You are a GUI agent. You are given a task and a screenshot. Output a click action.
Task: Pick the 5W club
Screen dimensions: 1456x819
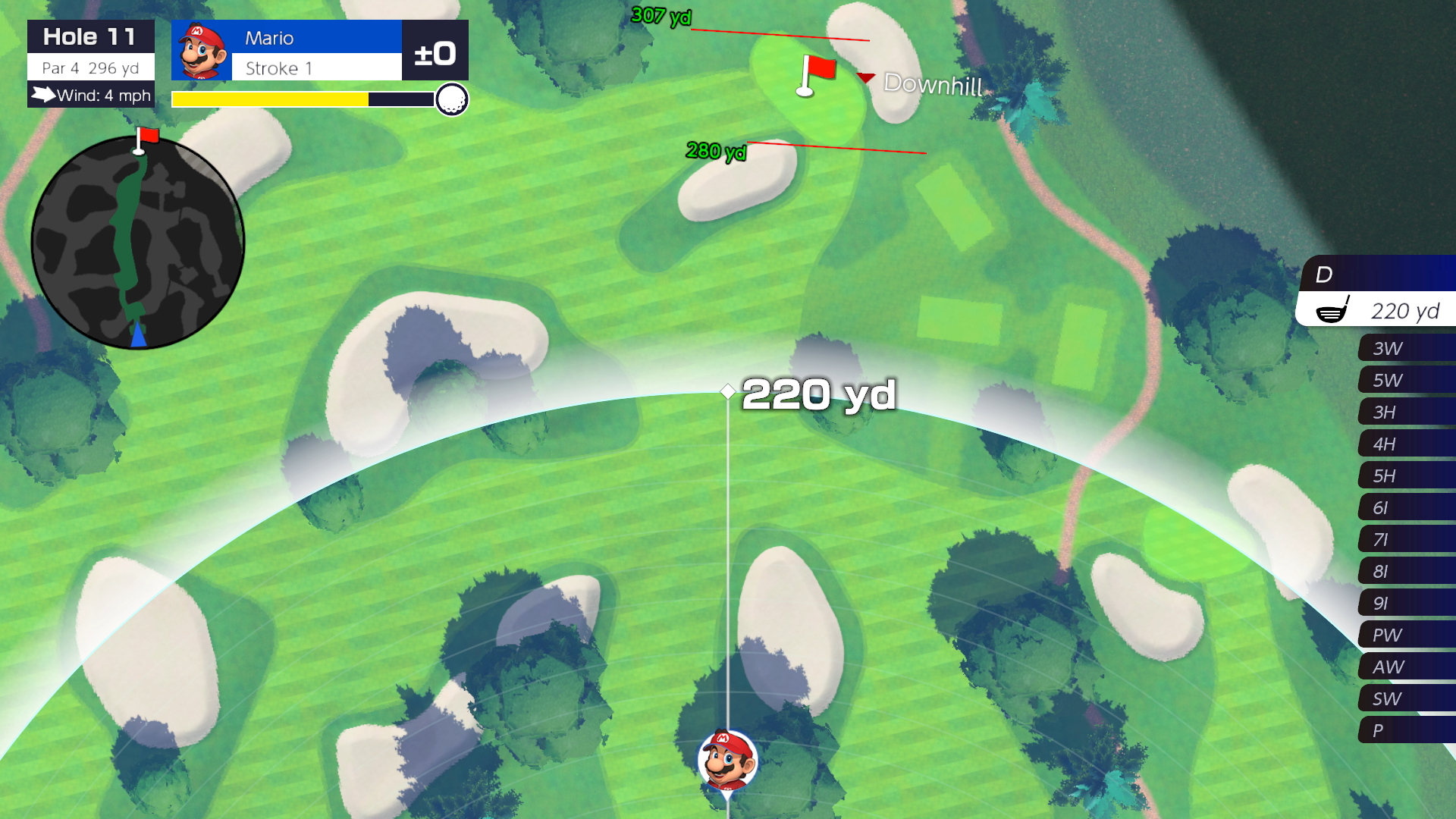tap(1404, 380)
